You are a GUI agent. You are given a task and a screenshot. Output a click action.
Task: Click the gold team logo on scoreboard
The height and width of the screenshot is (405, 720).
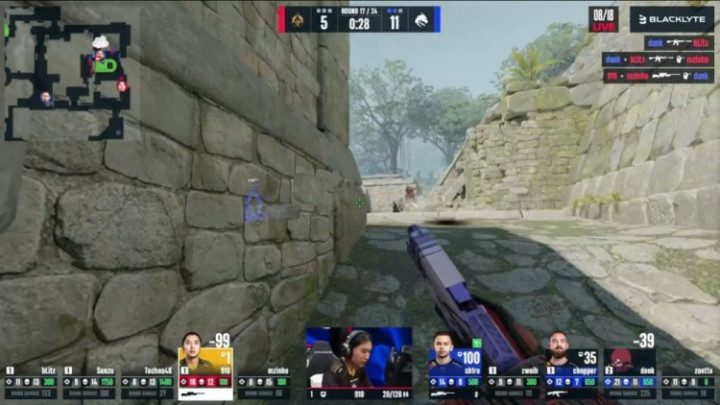pyautogui.click(x=296, y=19)
